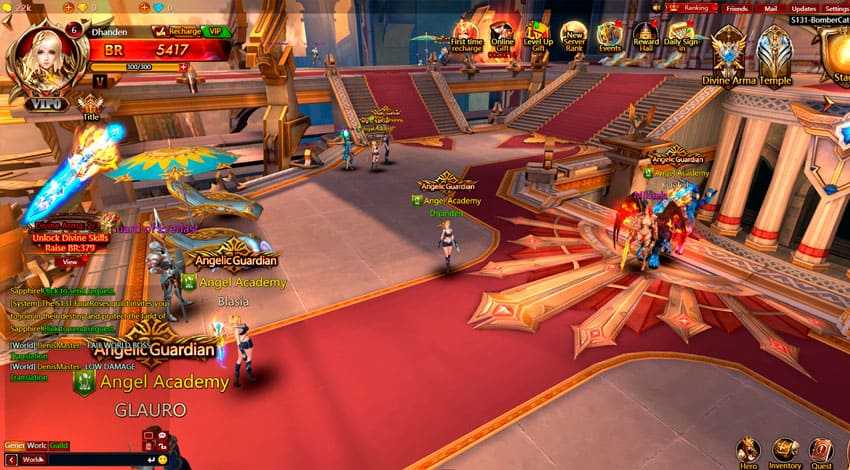Screen dimensions: 850x470
Task: Open the Friends menu
Action: click(736, 8)
